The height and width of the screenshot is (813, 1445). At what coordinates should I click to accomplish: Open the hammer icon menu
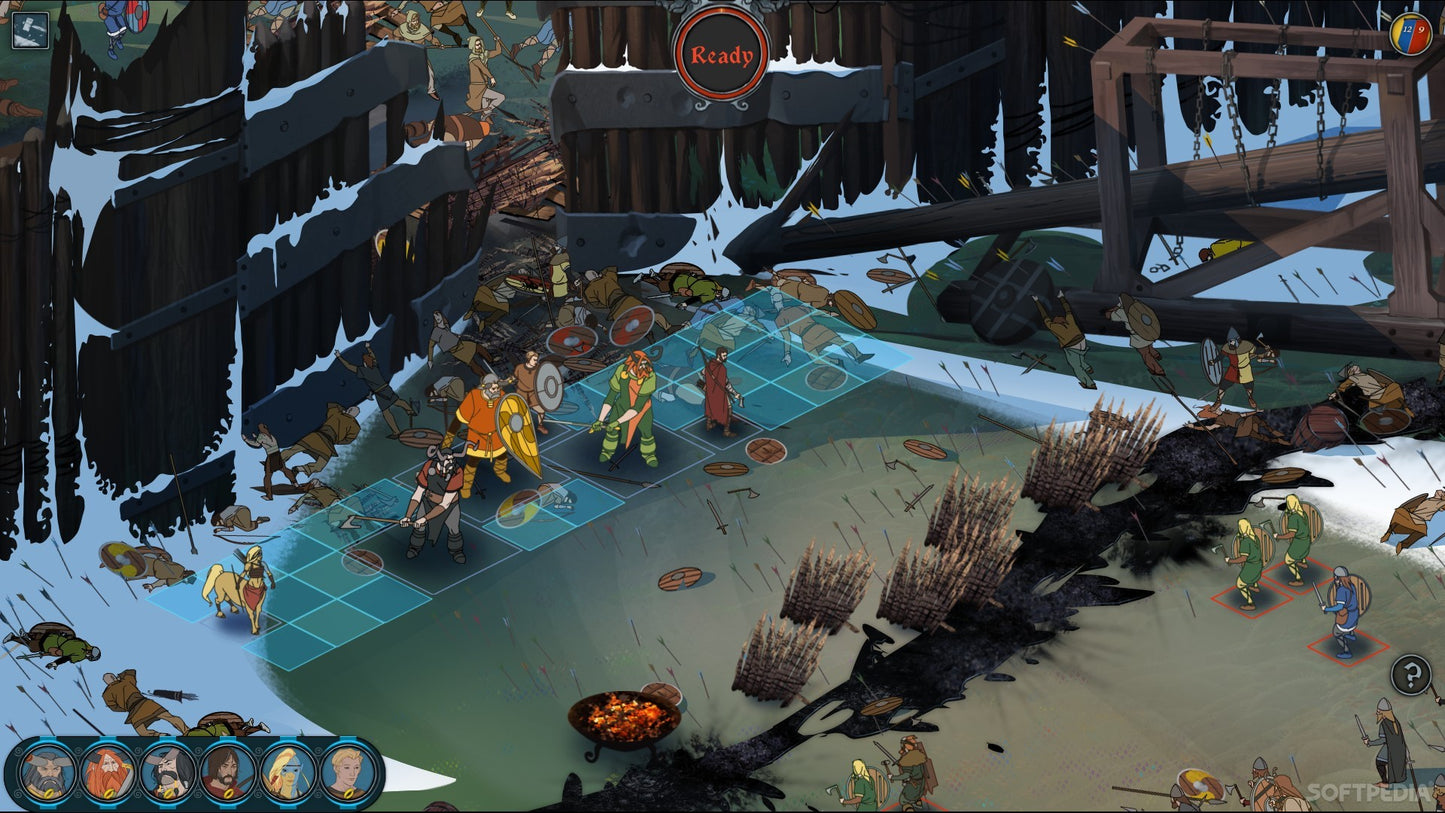(30, 30)
